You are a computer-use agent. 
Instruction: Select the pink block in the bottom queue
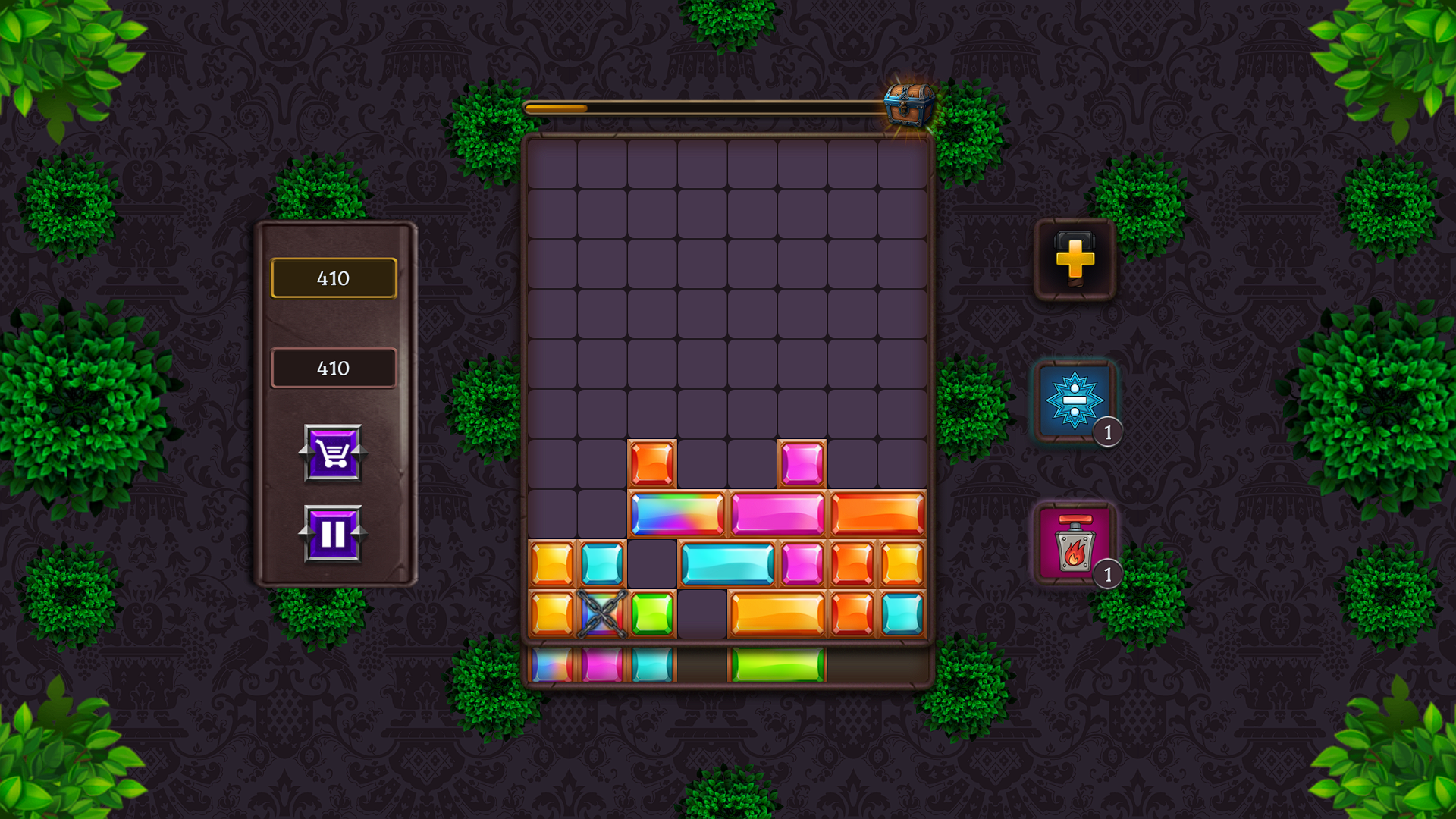point(603,664)
